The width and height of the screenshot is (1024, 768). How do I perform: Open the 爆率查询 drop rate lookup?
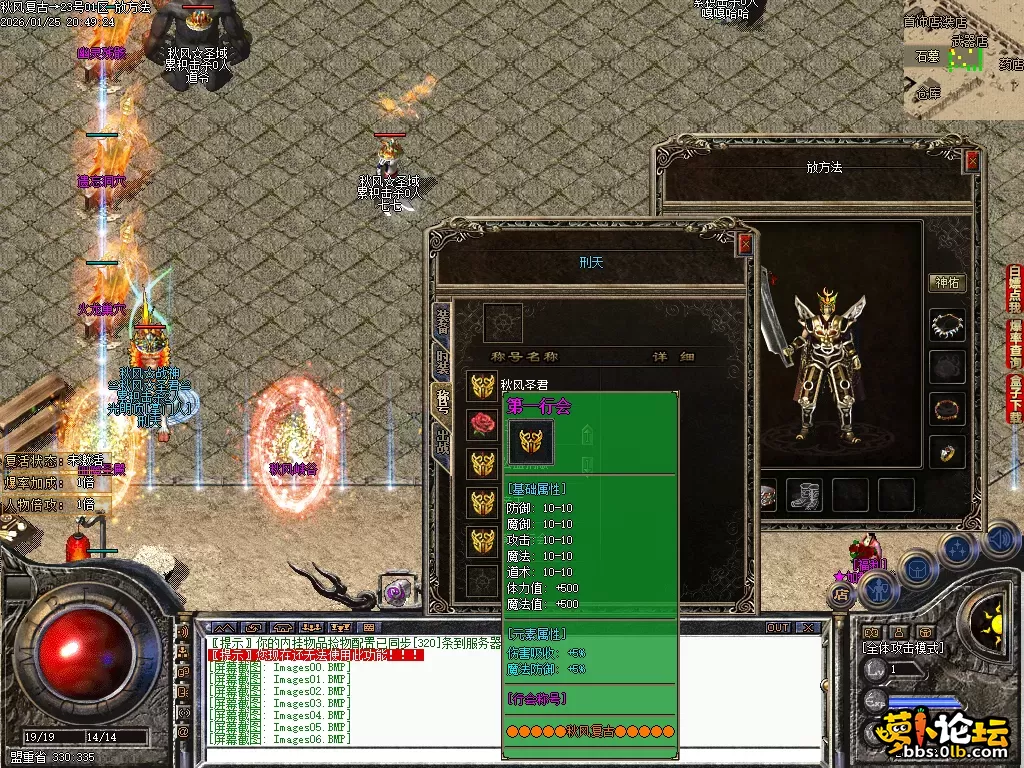point(1014,345)
